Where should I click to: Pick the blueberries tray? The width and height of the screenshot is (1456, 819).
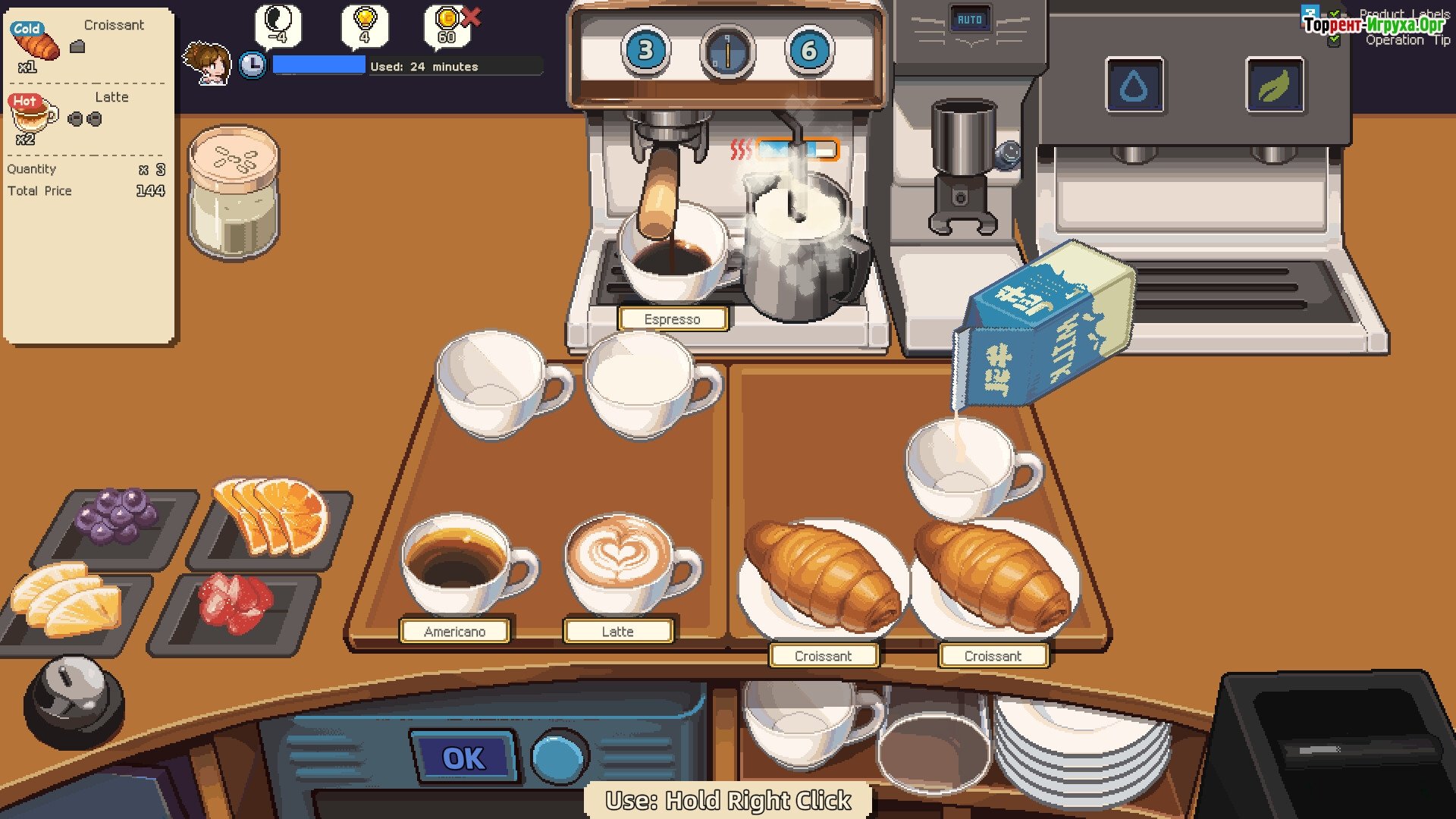click(118, 519)
